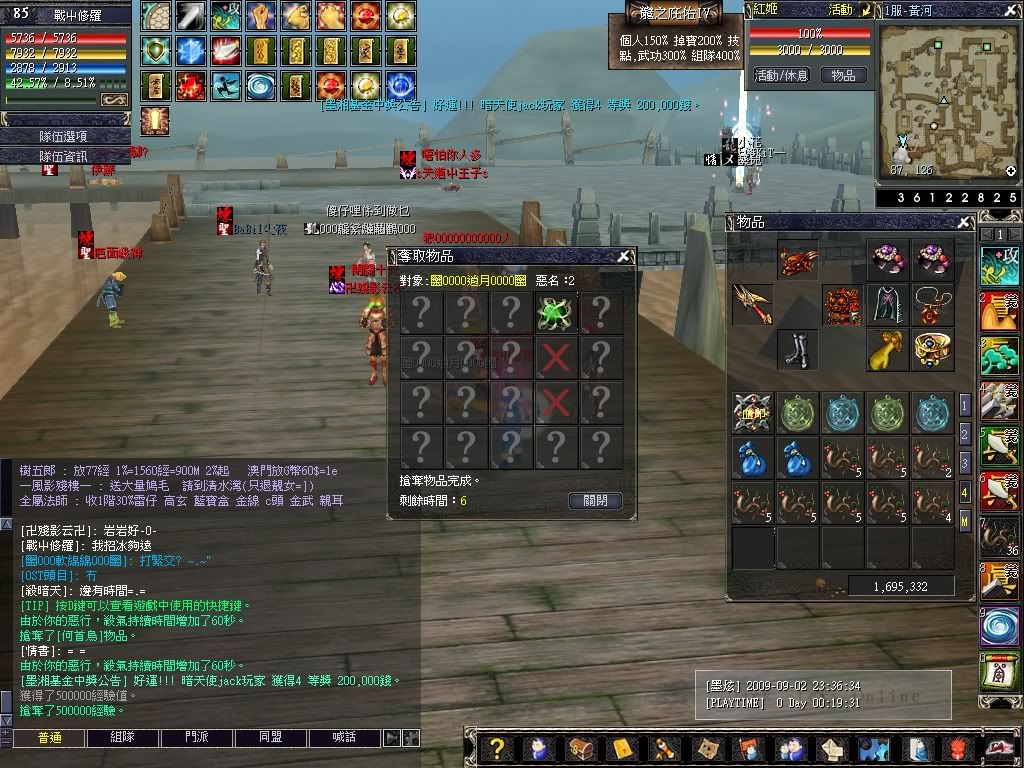Click the 關閉 button in the loot window
The image size is (1024, 768).
(x=595, y=501)
